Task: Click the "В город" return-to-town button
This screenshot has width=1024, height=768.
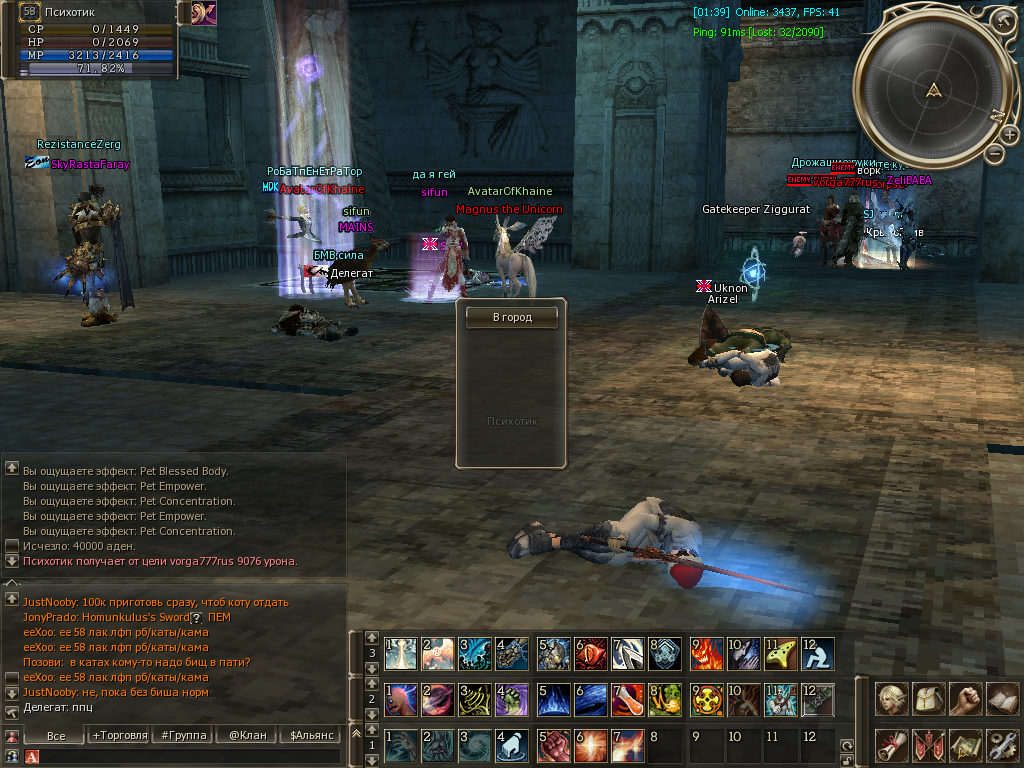Action: pos(511,317)
